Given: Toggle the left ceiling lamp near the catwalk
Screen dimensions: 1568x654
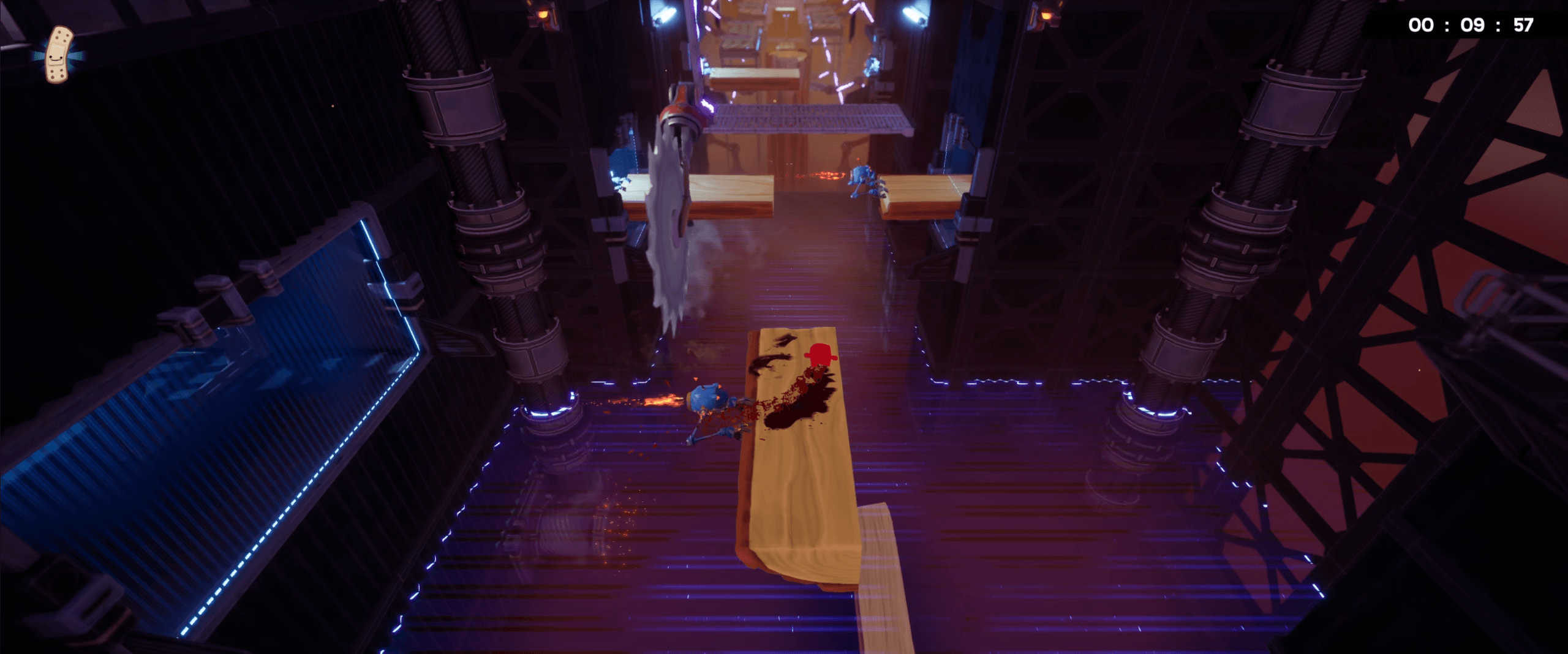Looking at the screenshot, I should (665, 12).
